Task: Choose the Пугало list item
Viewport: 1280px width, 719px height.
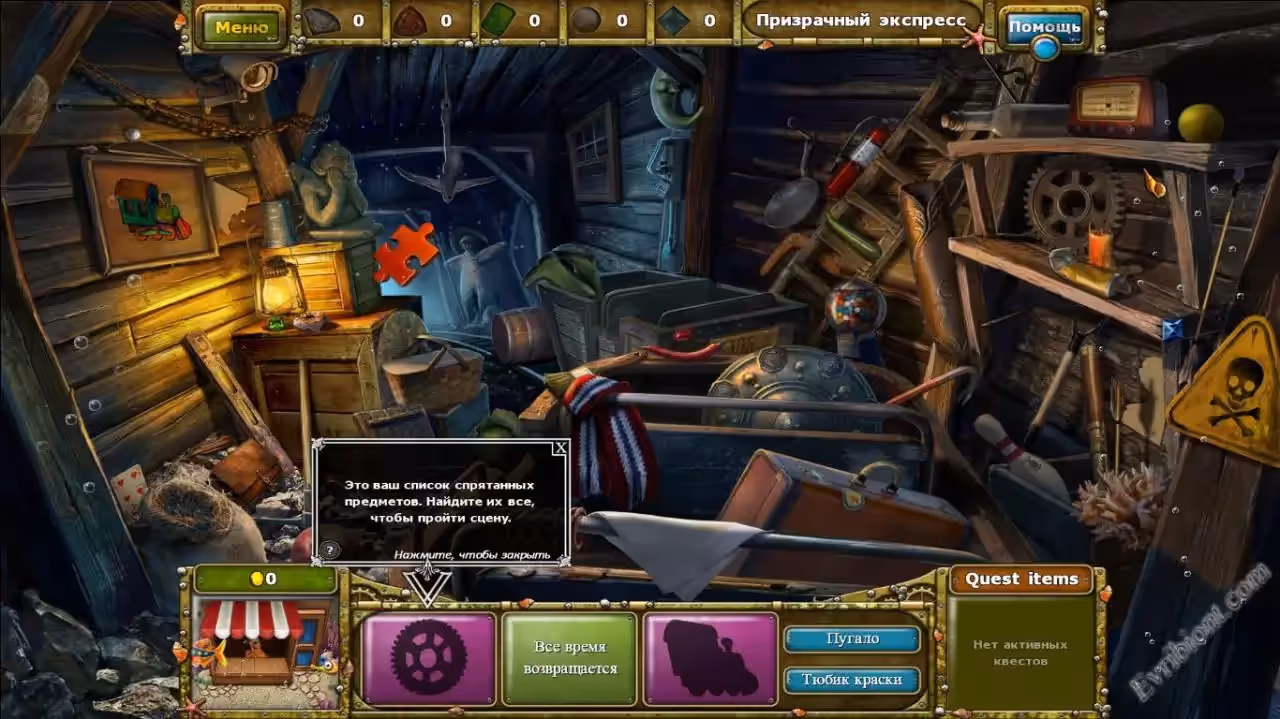Action: click(852, 638)
